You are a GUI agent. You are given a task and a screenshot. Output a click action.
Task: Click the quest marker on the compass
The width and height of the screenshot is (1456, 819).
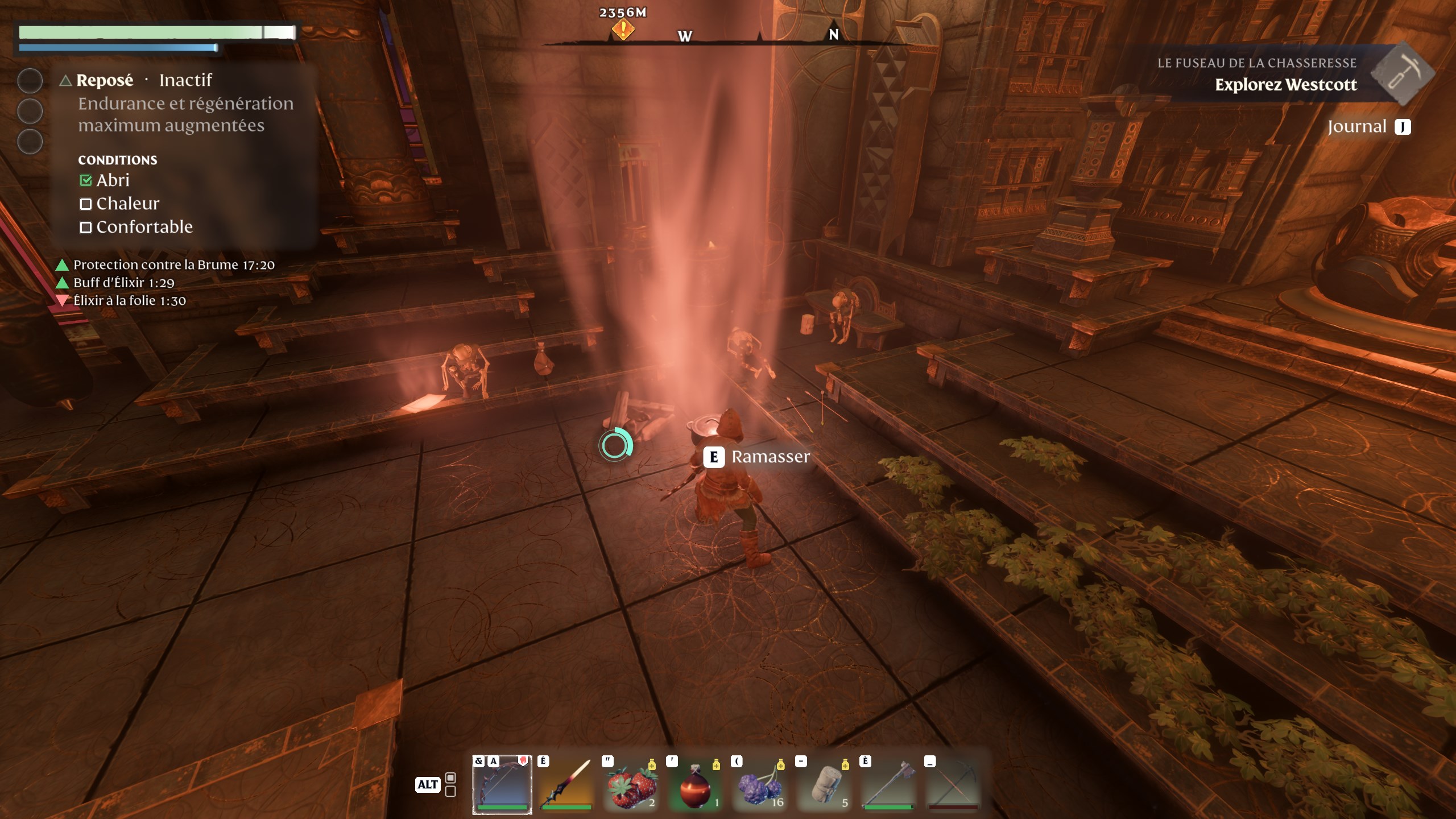point(623,29)
